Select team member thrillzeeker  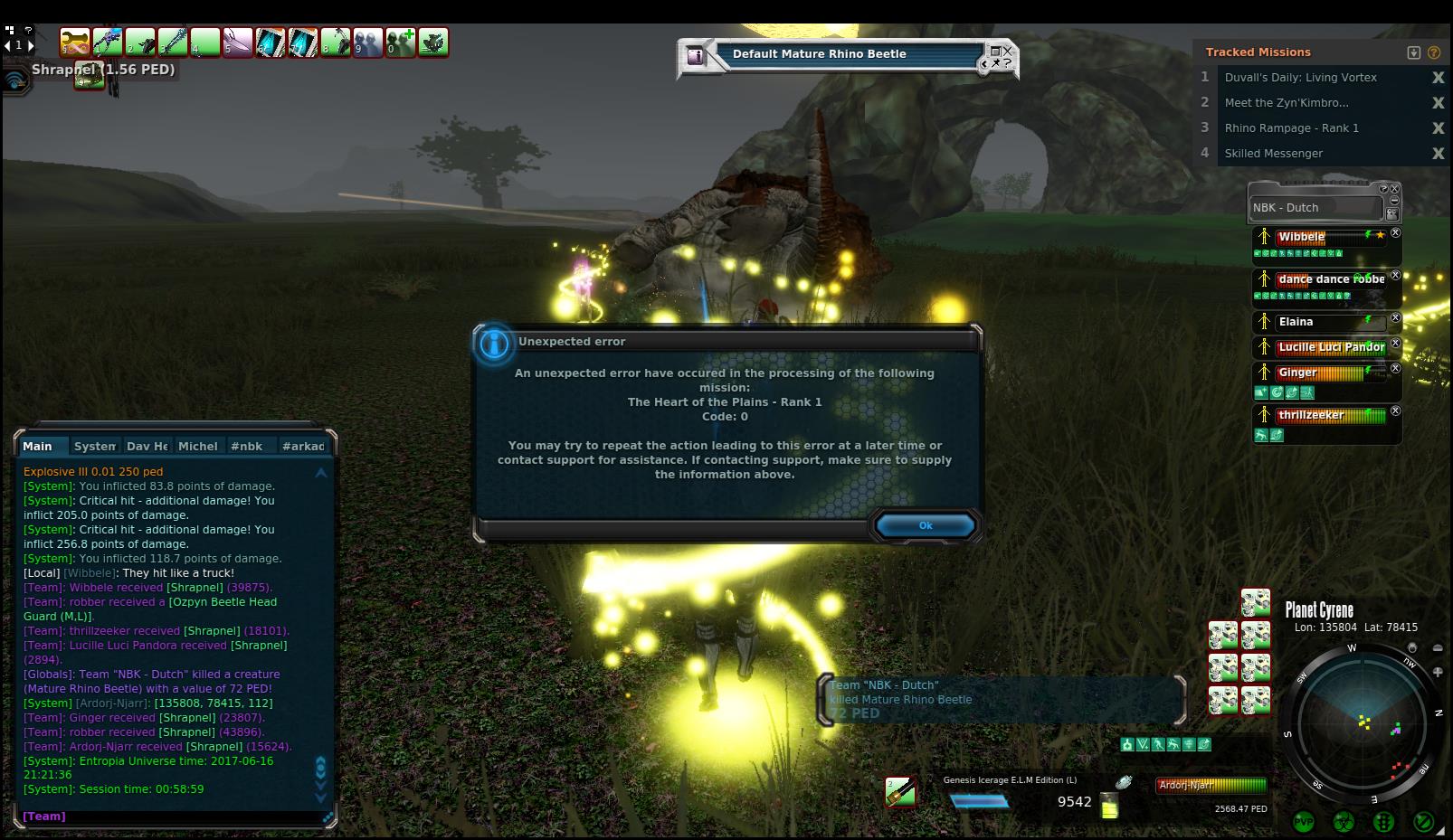coord(1310,415)
